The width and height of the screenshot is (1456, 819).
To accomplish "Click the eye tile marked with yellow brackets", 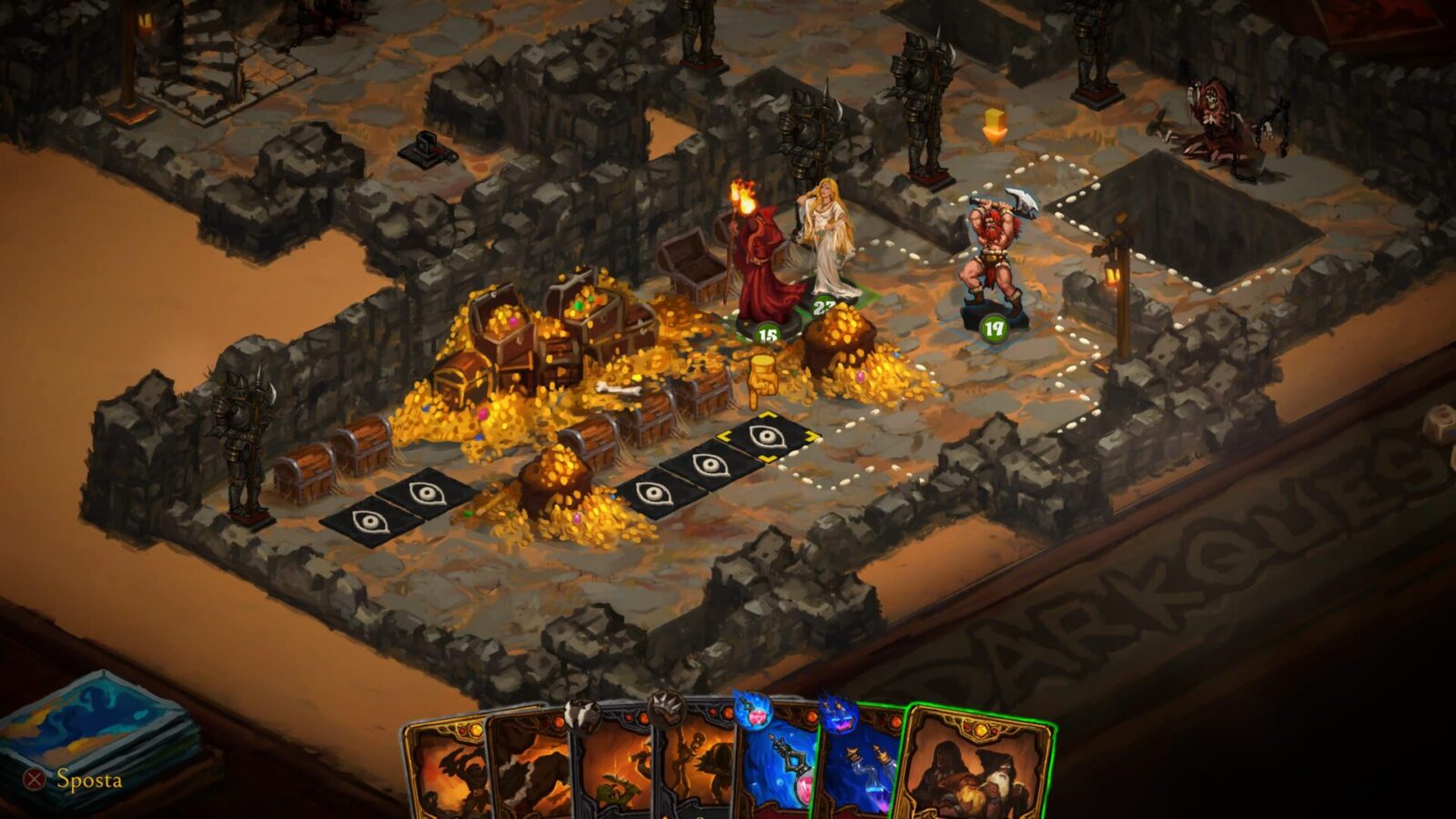I will (767, 437).
